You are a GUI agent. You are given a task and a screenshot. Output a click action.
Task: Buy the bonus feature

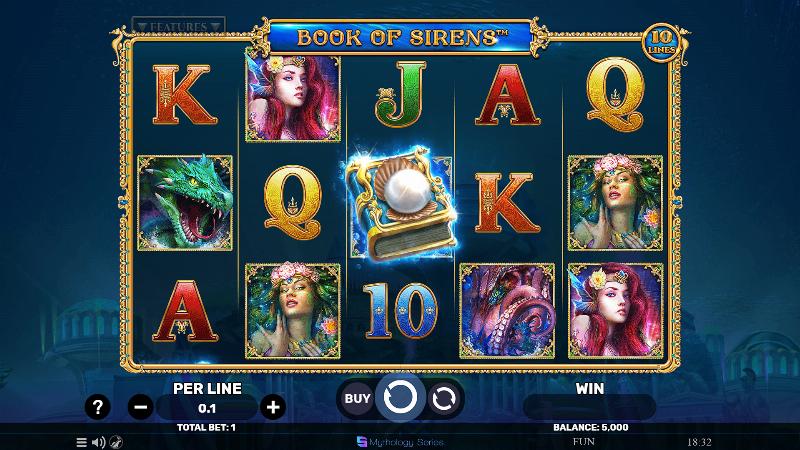357,398
